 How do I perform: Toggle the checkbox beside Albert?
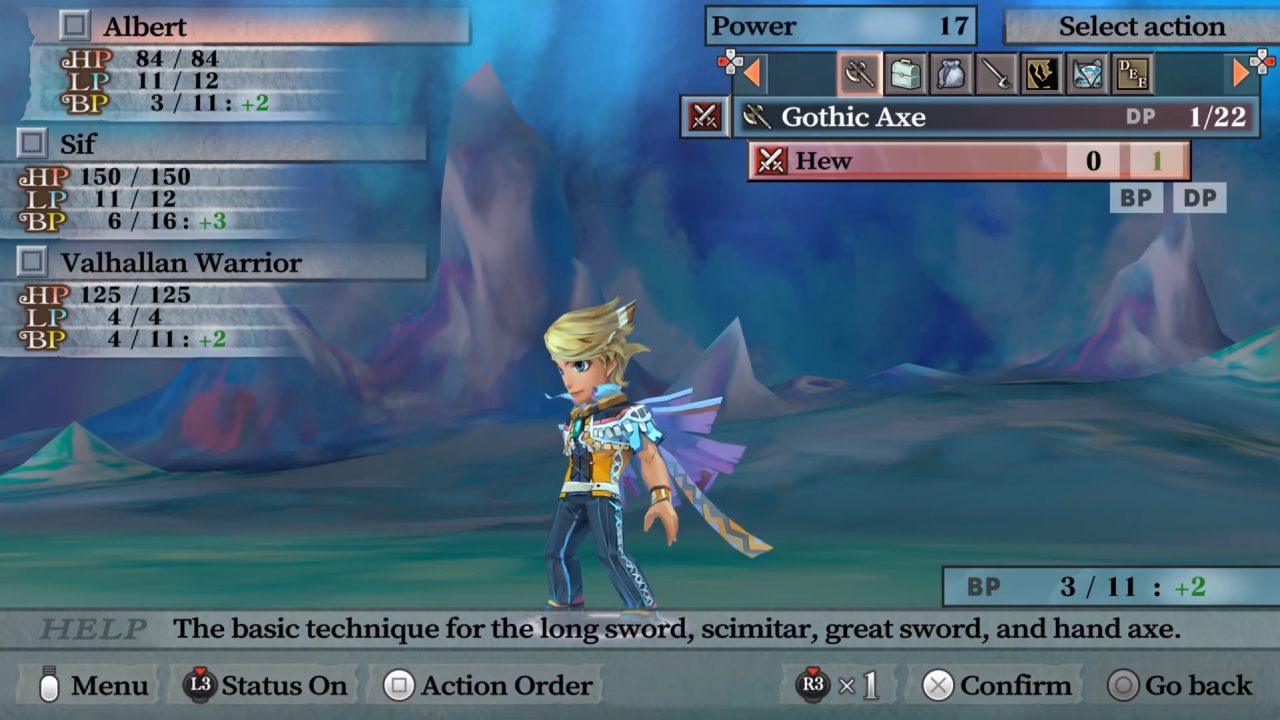point(75,25)
